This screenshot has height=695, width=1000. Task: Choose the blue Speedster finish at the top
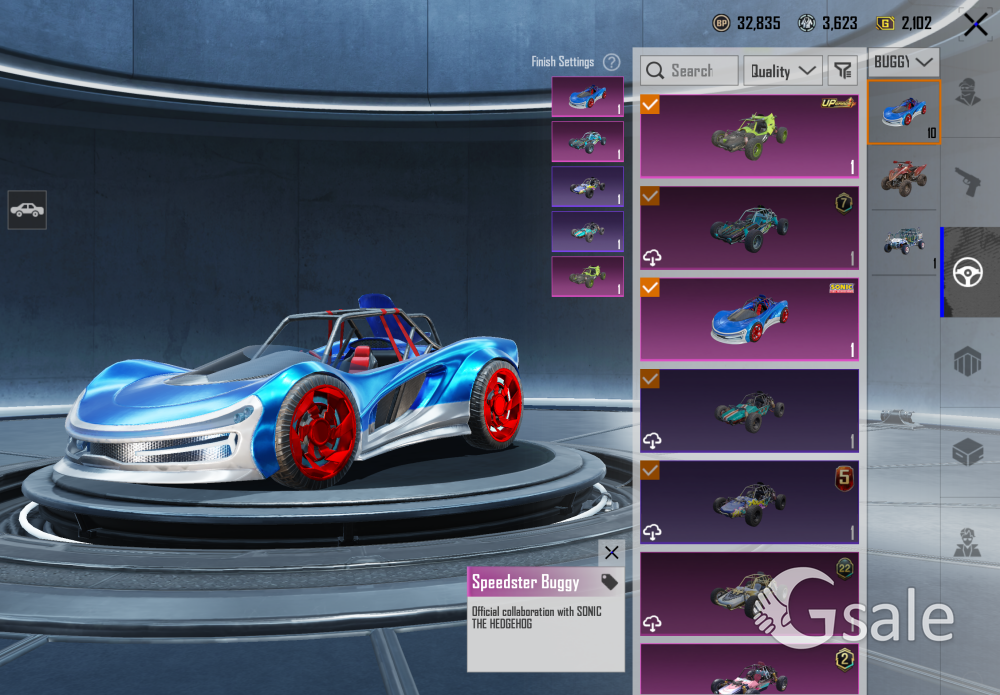(587, 97)
